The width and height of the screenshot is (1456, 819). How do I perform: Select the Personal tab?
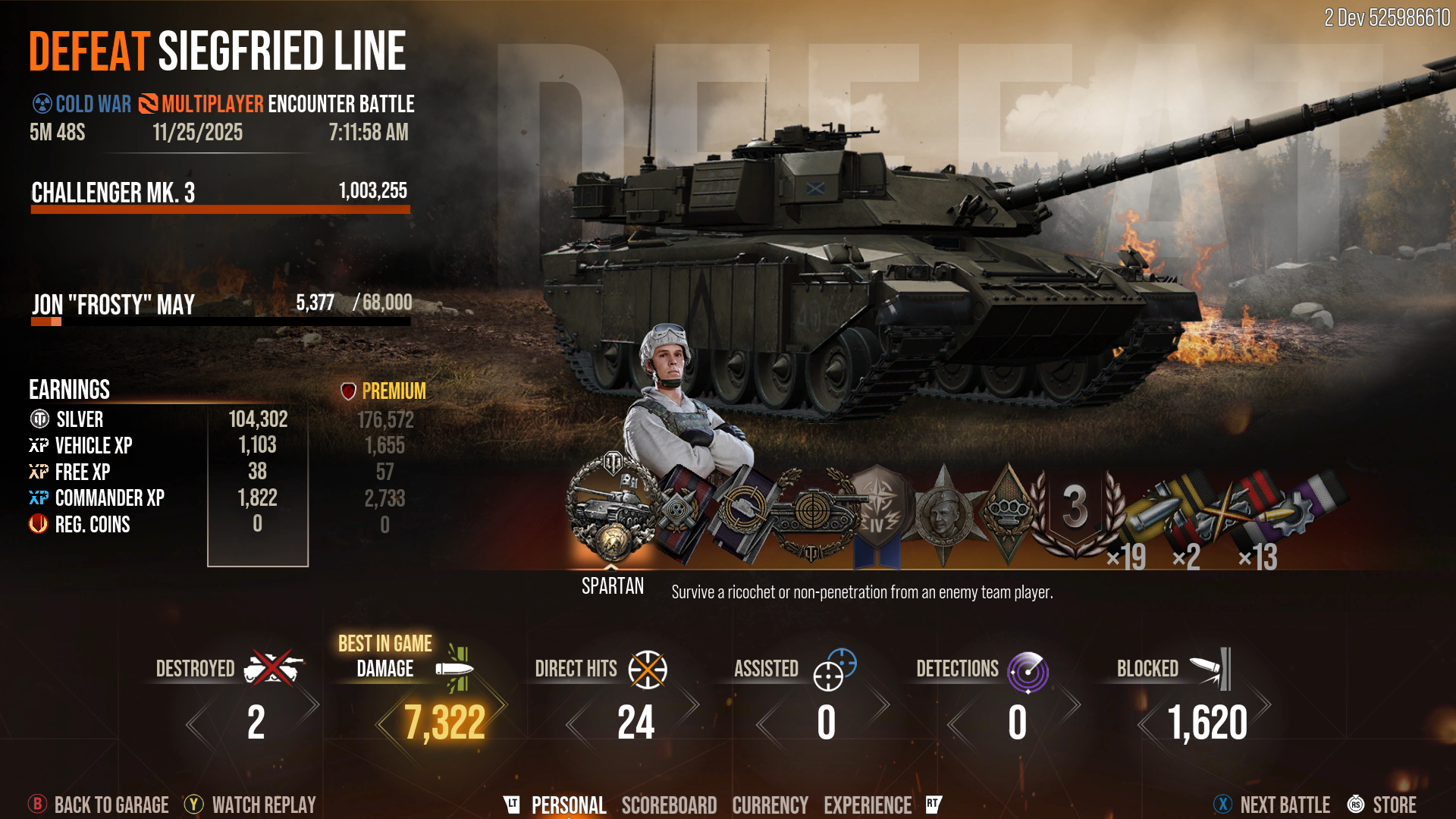click(568, 805)
